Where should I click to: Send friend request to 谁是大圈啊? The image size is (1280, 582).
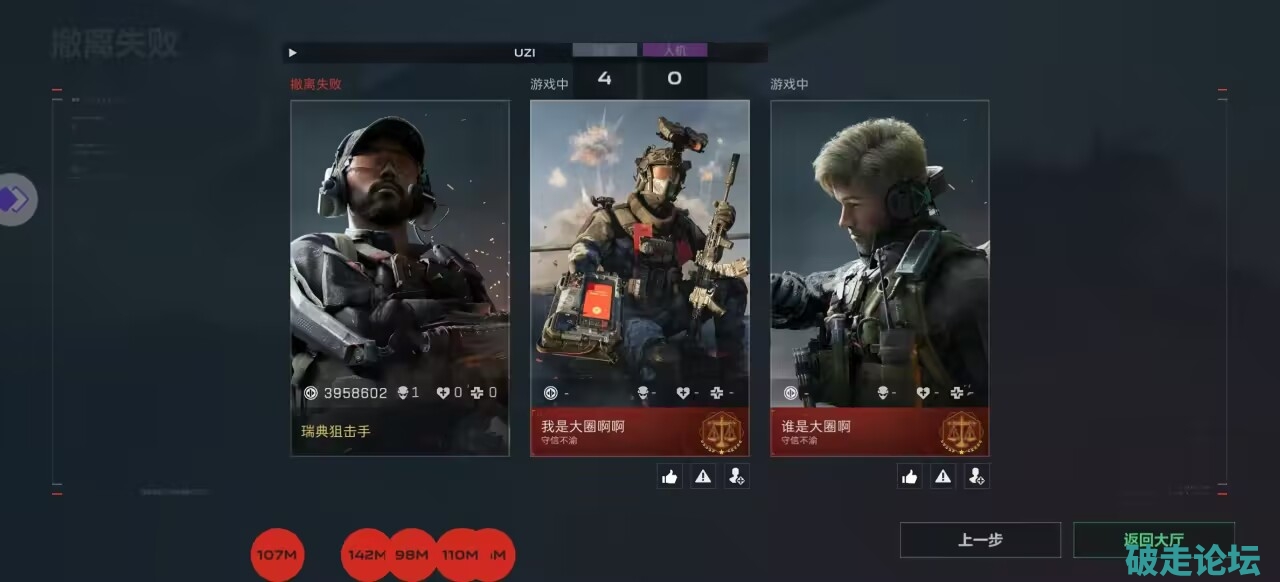977,477
